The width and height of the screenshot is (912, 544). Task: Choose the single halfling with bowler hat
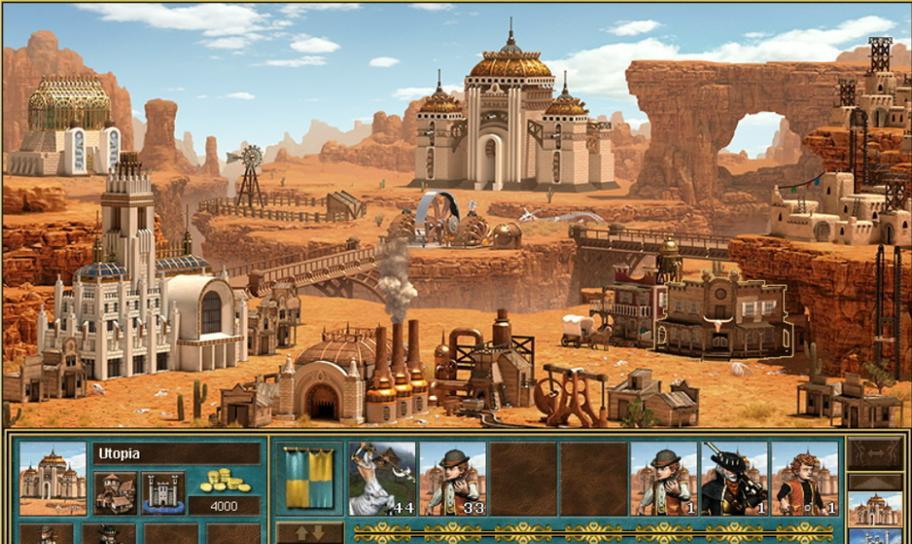coord(664,478)
